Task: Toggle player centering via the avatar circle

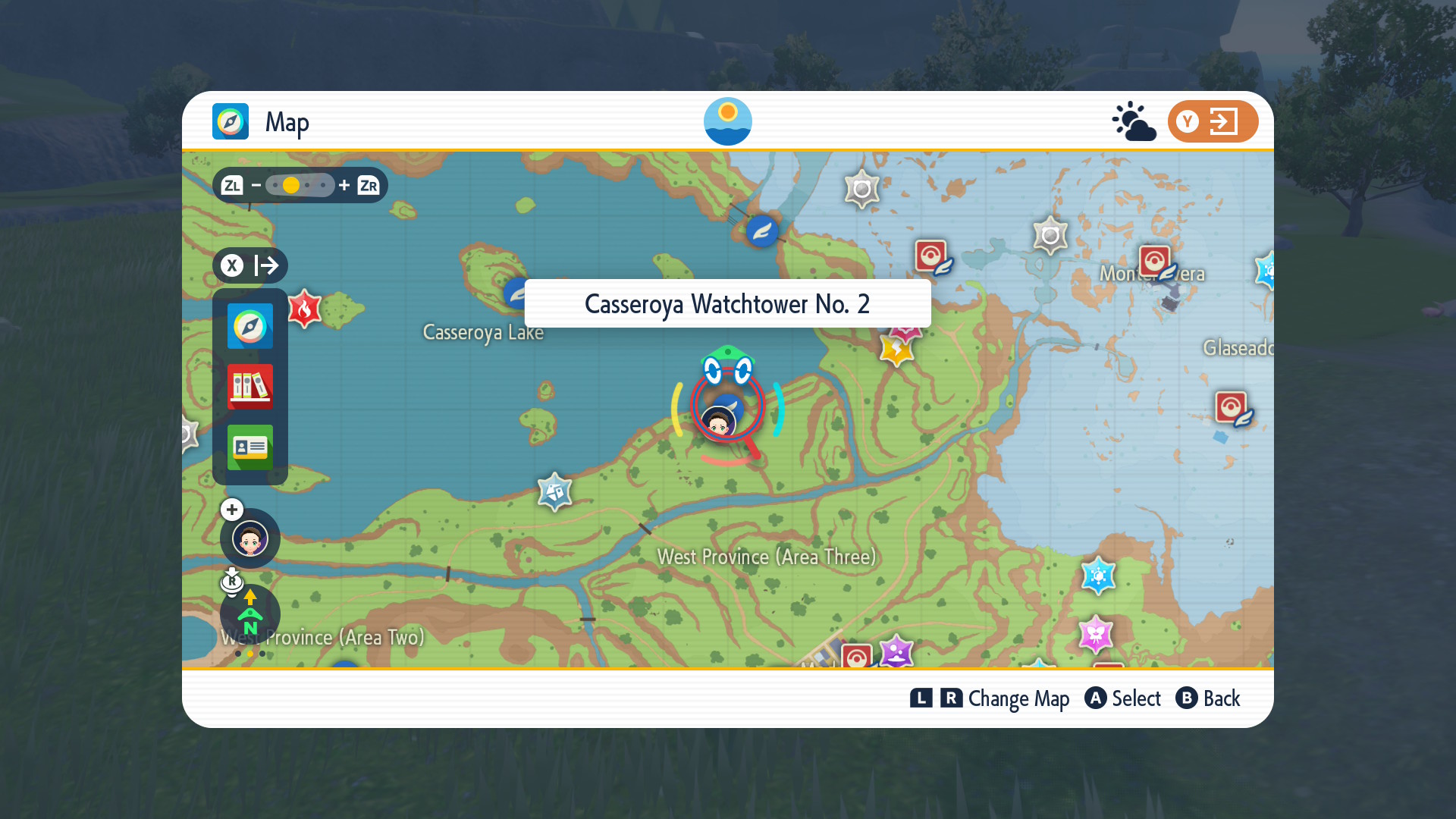Action: [249, 538]
